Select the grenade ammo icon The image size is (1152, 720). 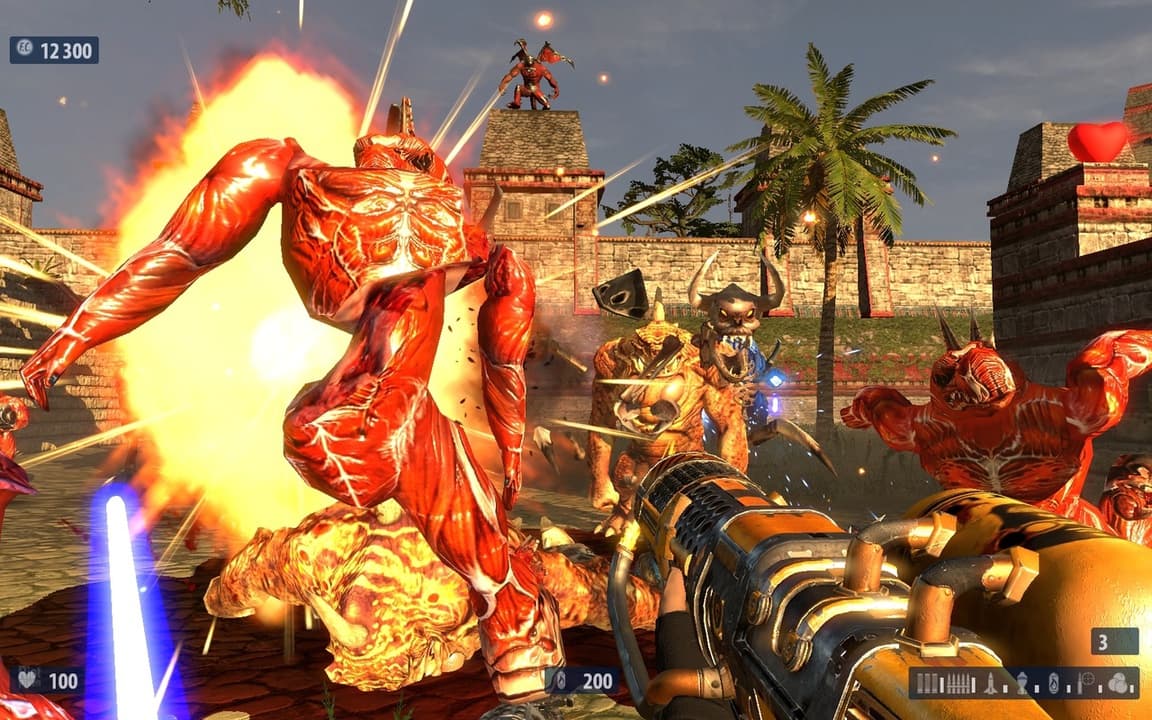(x=1021, y=683)
